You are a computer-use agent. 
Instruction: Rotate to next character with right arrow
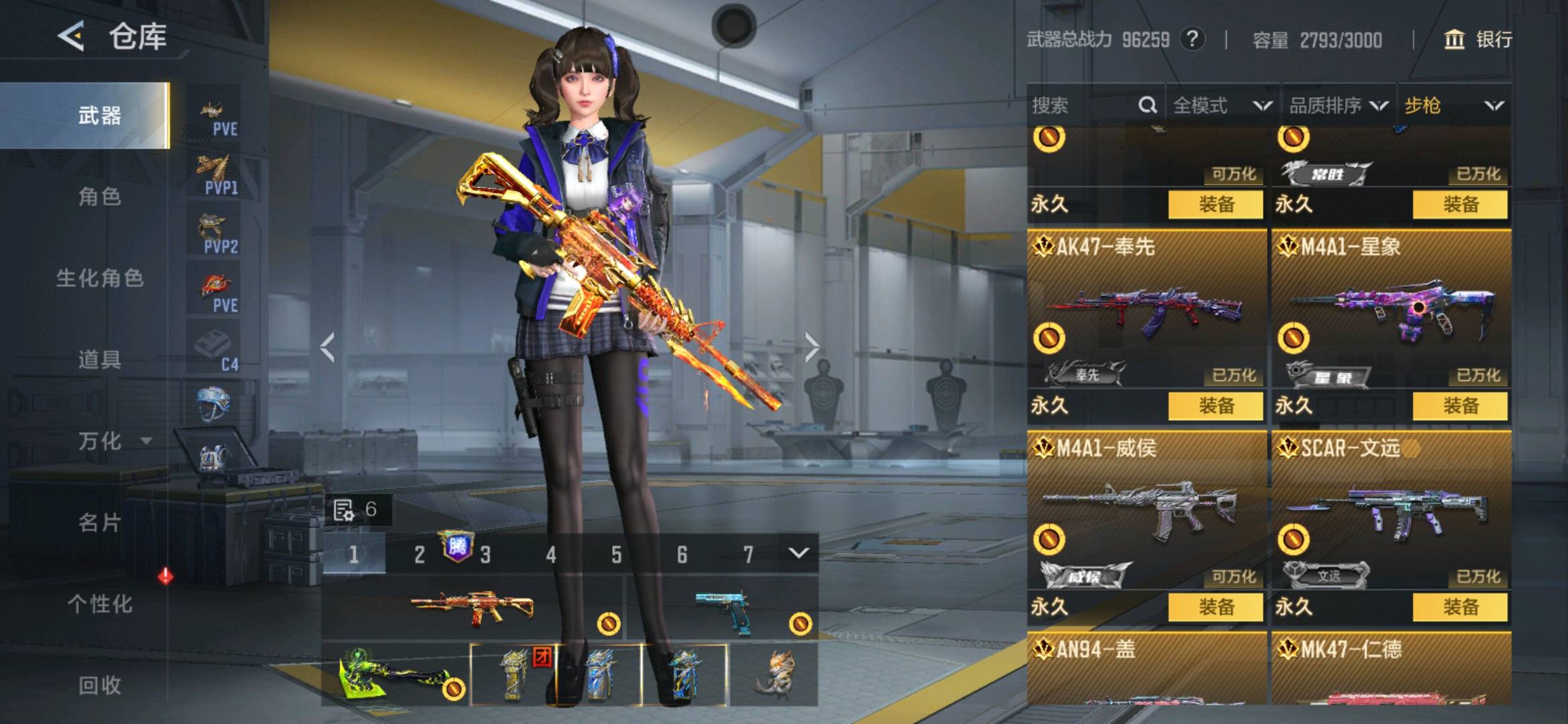click(x=812, y=347)
